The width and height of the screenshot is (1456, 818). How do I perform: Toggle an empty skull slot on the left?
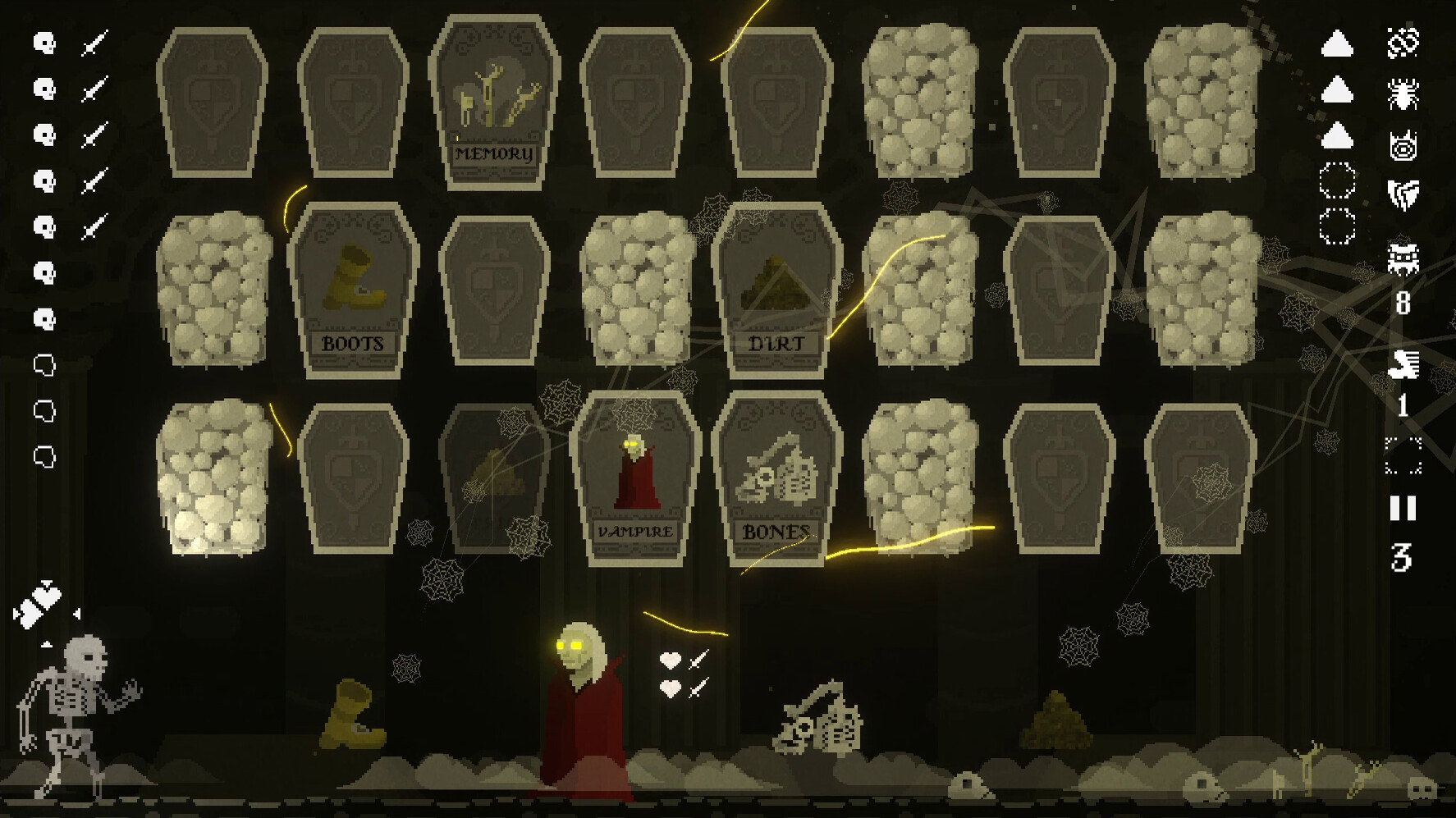(x=43, y=365)
